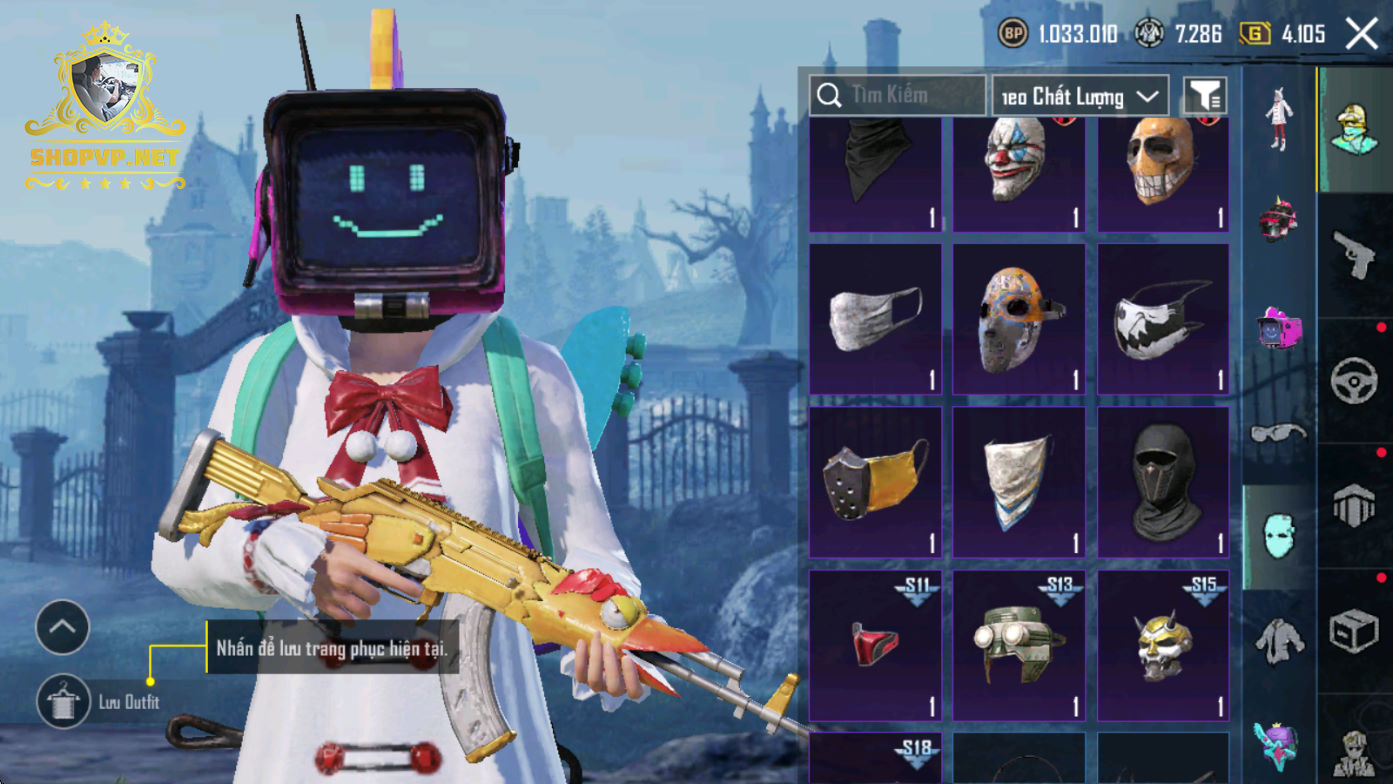Image resolution: width=1393 pixels, height=784 pixels.
Task: Switch to the pistol weapons category
Action: point(1355,255)
